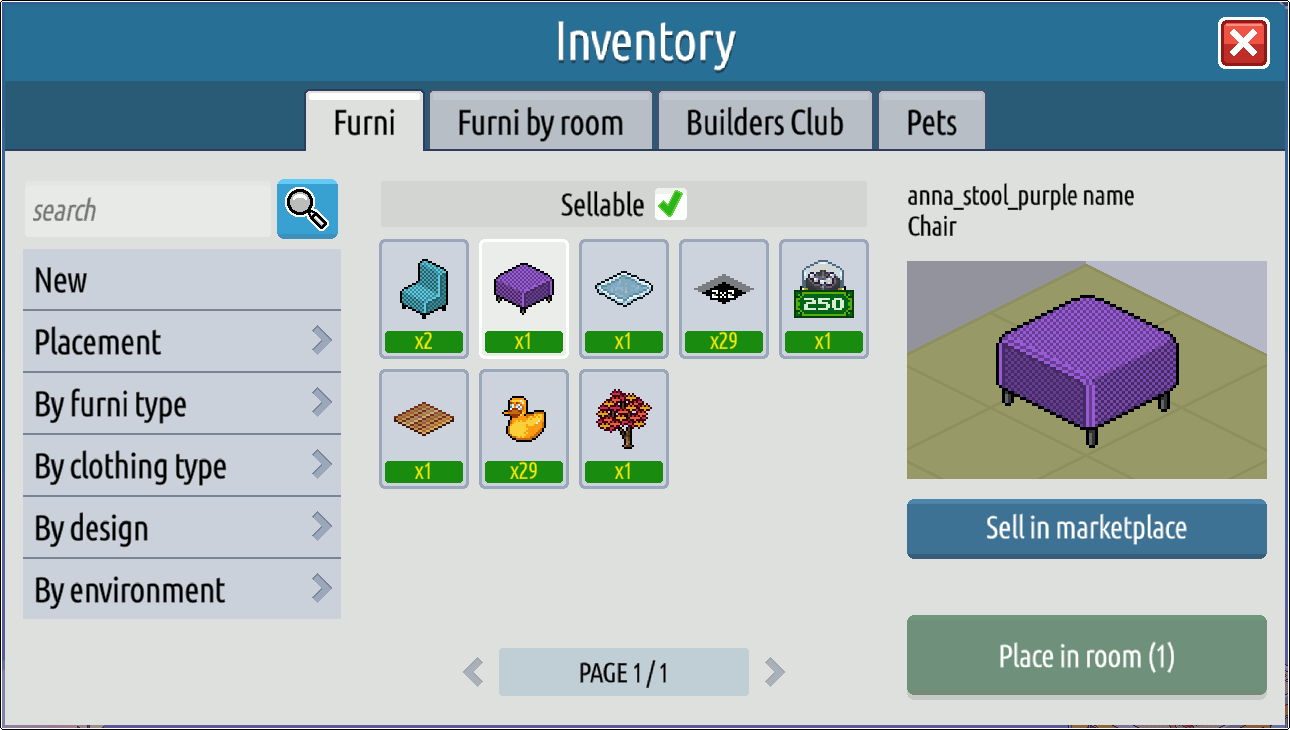1290x730 pixels.
Task: Show the Pets tab
Action: (x=931, y=123)
